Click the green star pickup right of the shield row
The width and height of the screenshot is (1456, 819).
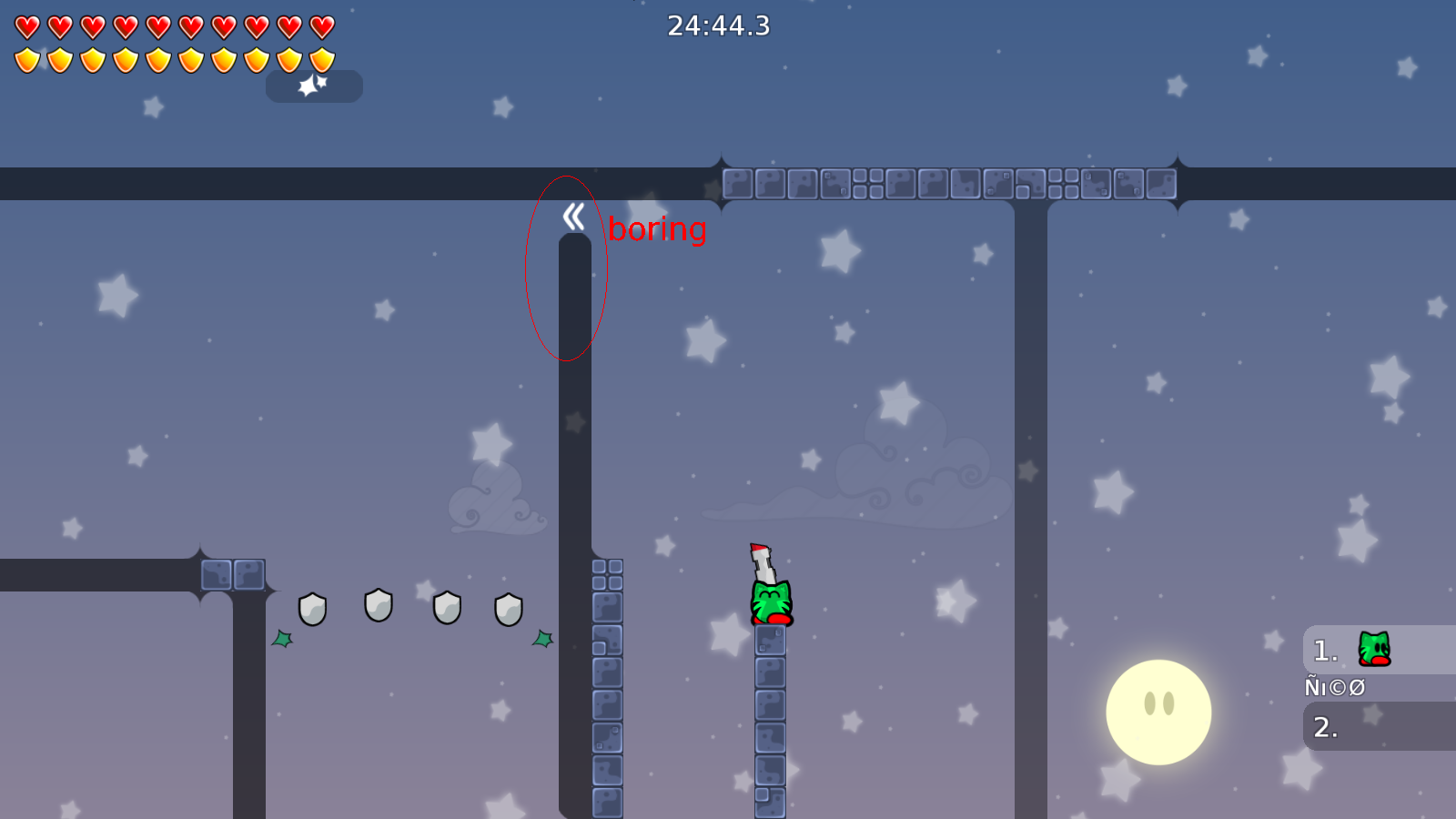coord(542,640)
